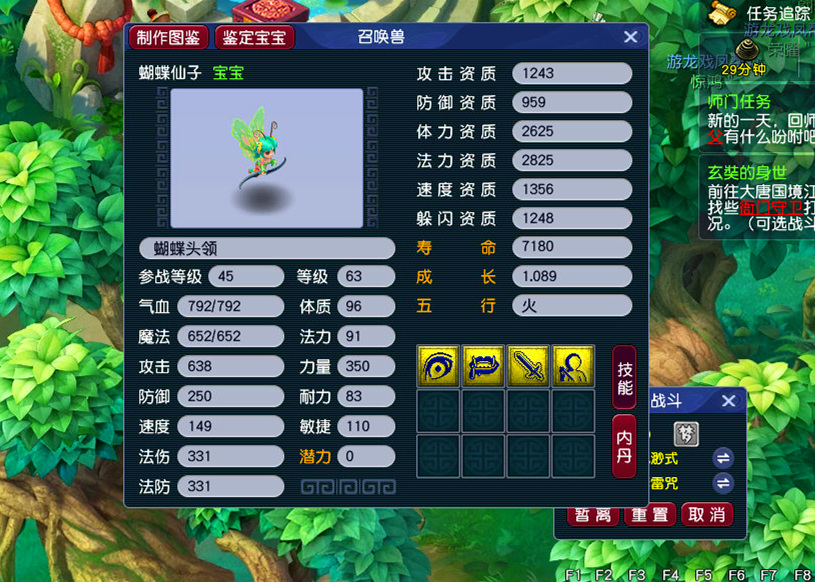Switch to the 技能 tab

624,376
